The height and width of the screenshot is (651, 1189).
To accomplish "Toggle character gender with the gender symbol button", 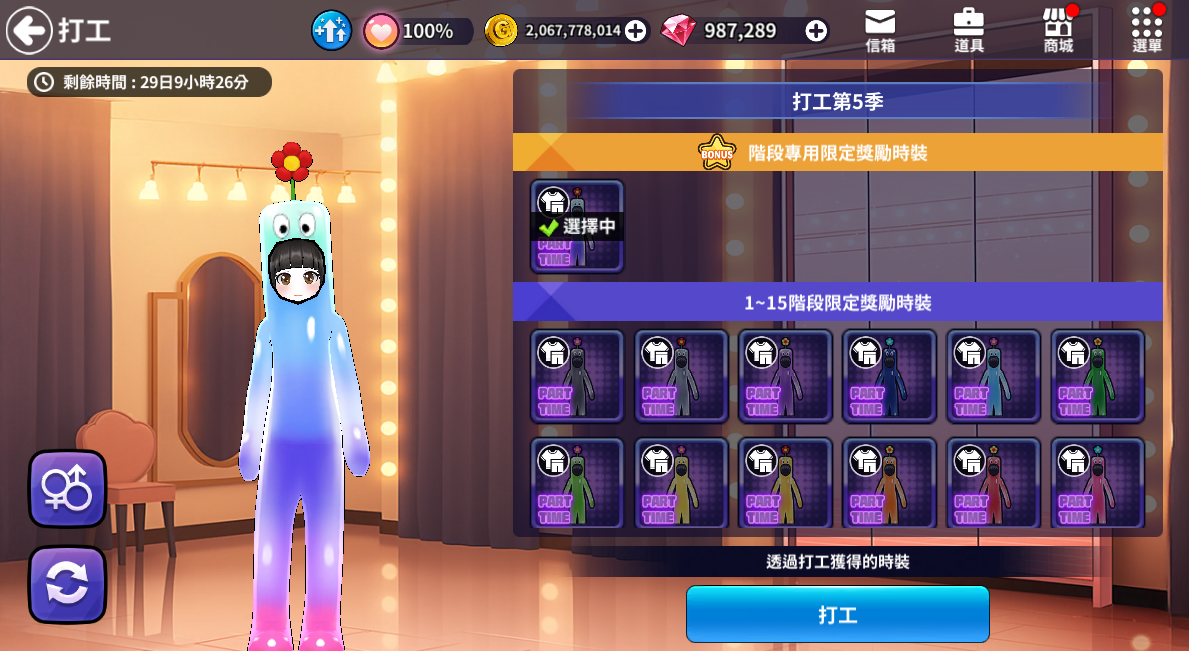I will tap(67, 489).
